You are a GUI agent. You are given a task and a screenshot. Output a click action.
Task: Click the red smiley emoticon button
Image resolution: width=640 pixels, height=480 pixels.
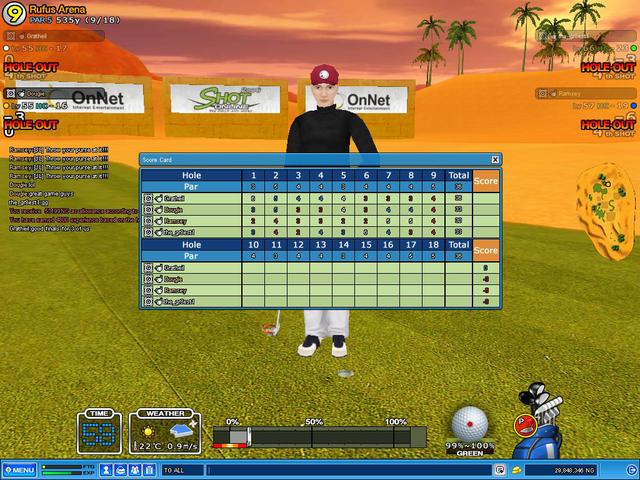click(522, 423)
